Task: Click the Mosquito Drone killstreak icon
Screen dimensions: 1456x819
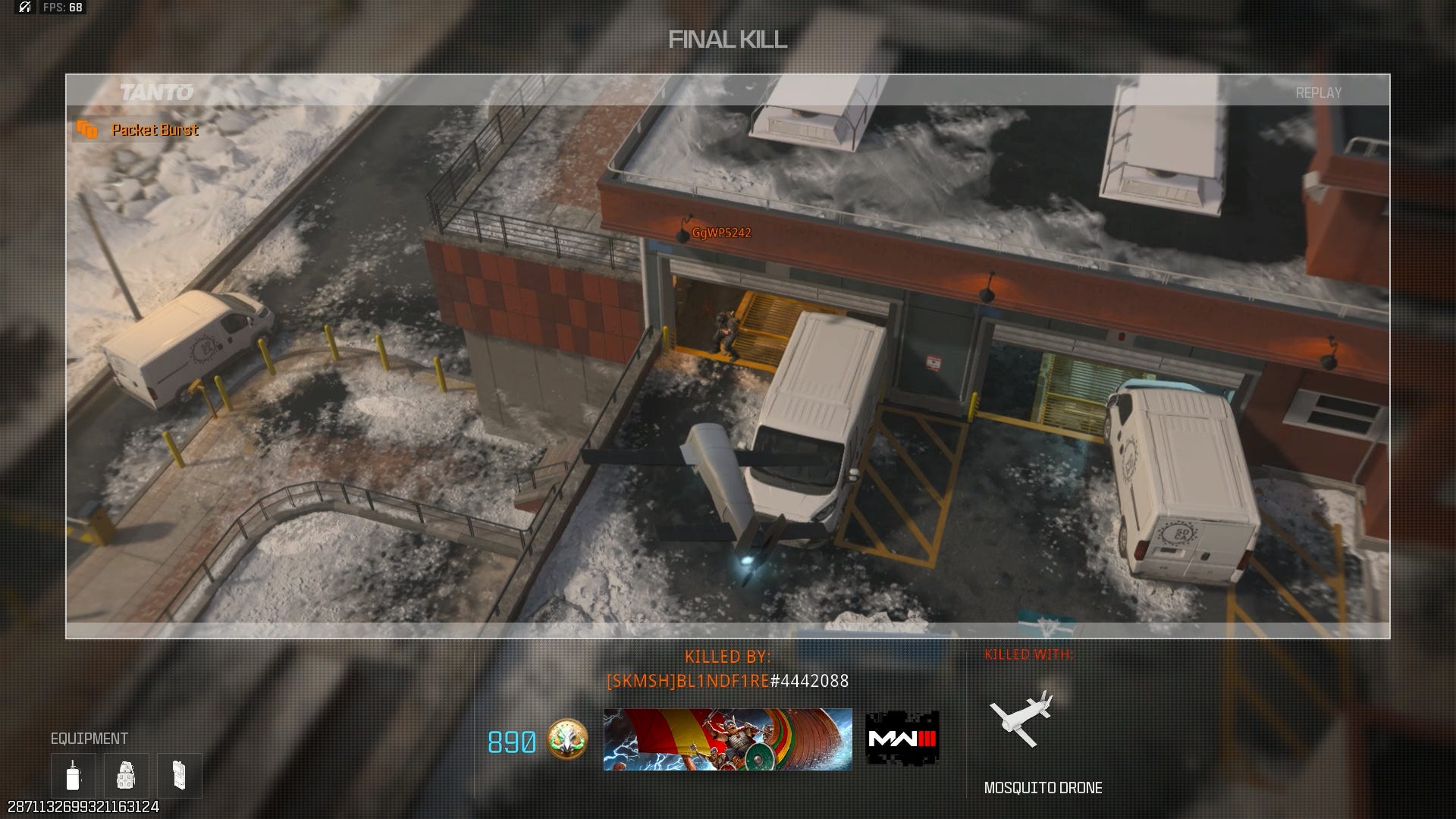Action: click(1021, 718)
